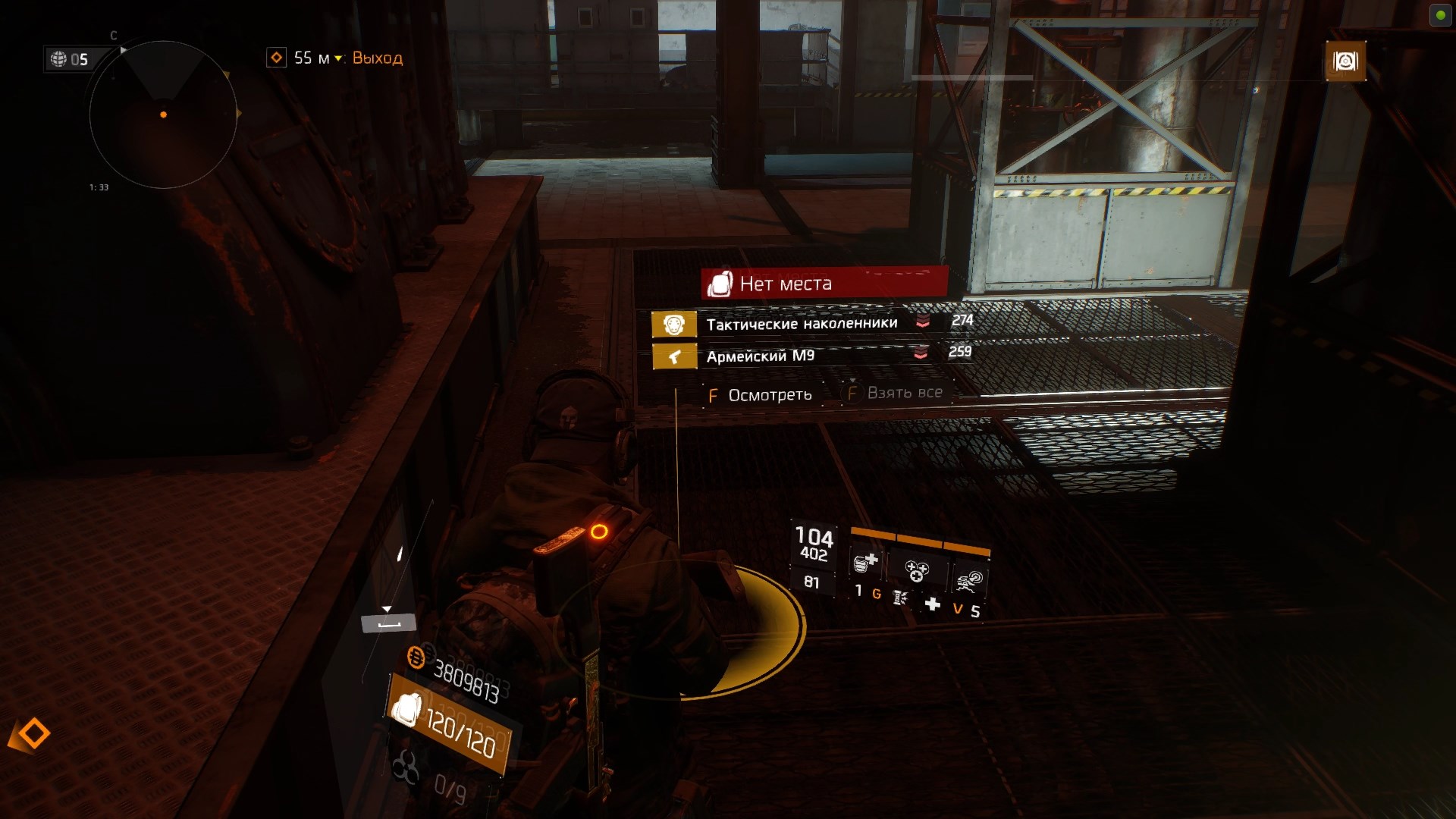Open the circular minimap radar
The width and height of the screenshot is (1456, 819).
163,115
